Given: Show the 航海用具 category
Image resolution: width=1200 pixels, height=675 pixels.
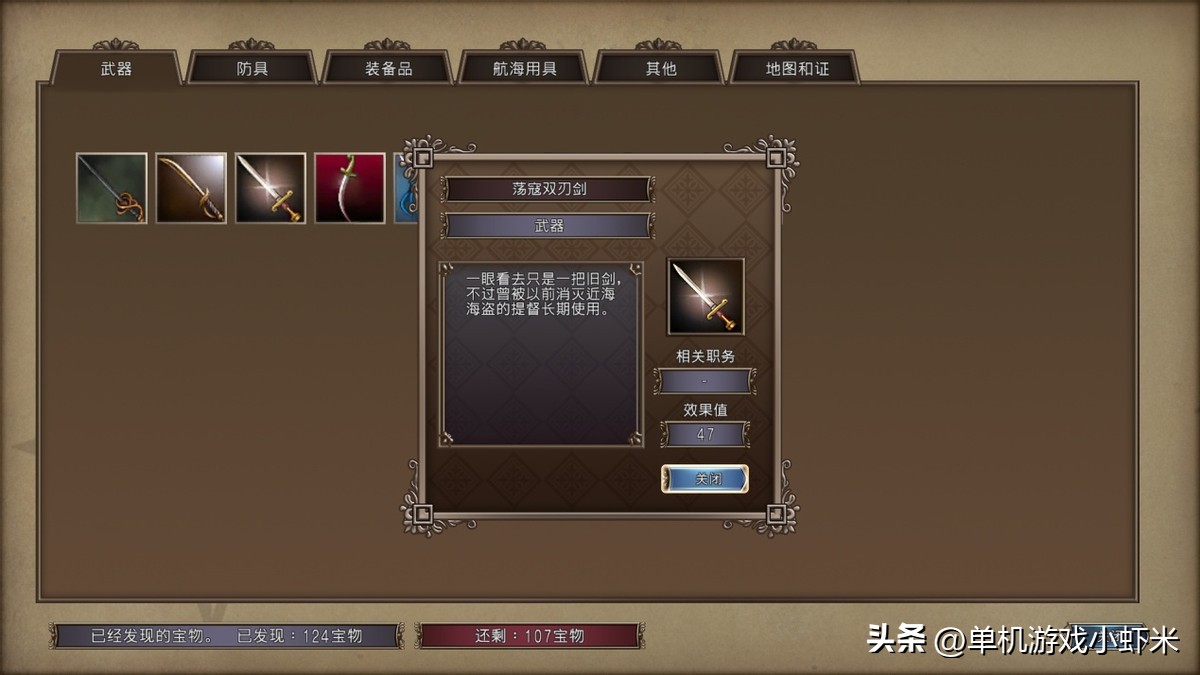Looking at the screenshot, I should pyautogui.click(x=524, y=69).
